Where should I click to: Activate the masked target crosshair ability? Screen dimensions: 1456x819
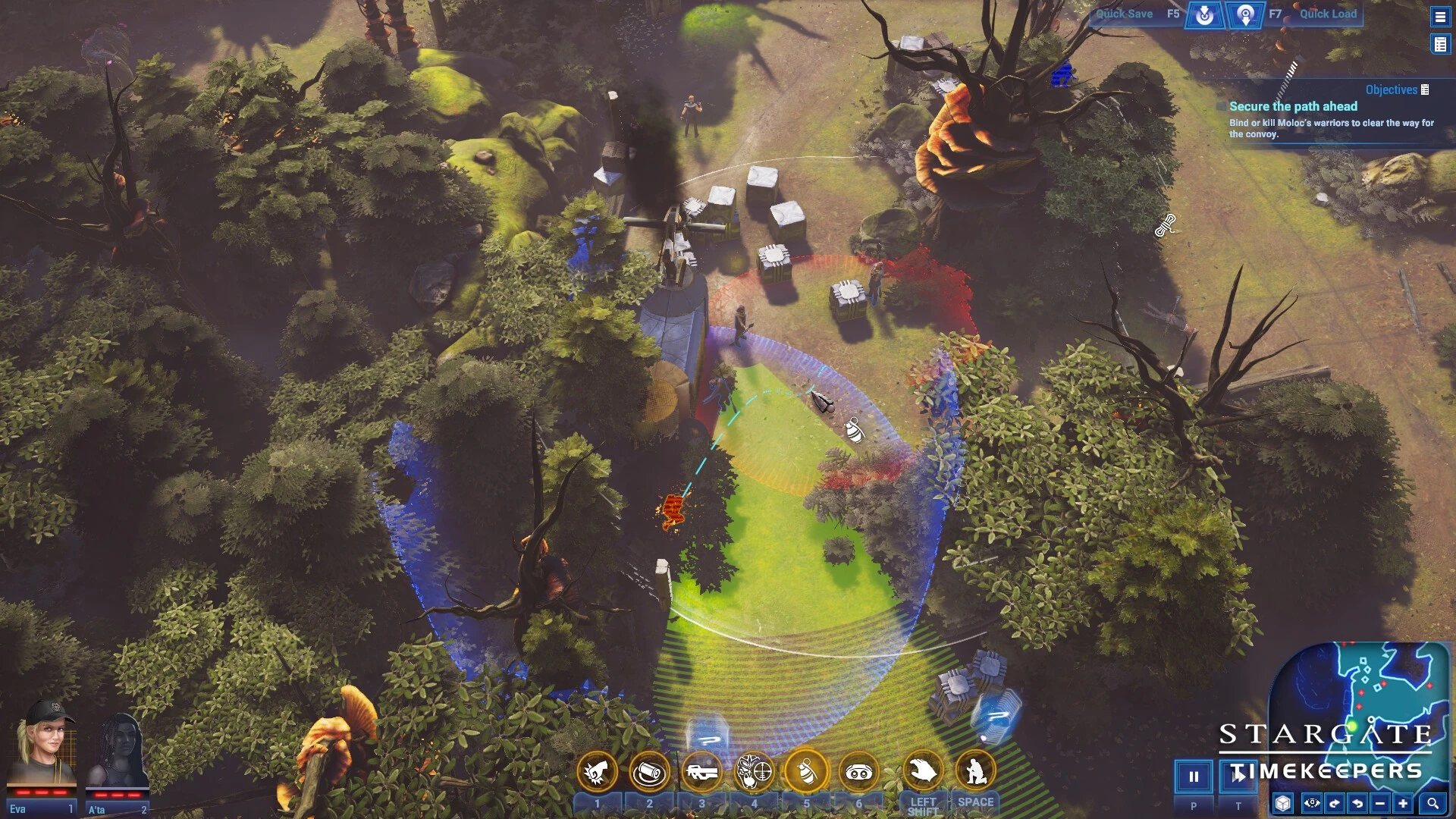pos(754,772)
